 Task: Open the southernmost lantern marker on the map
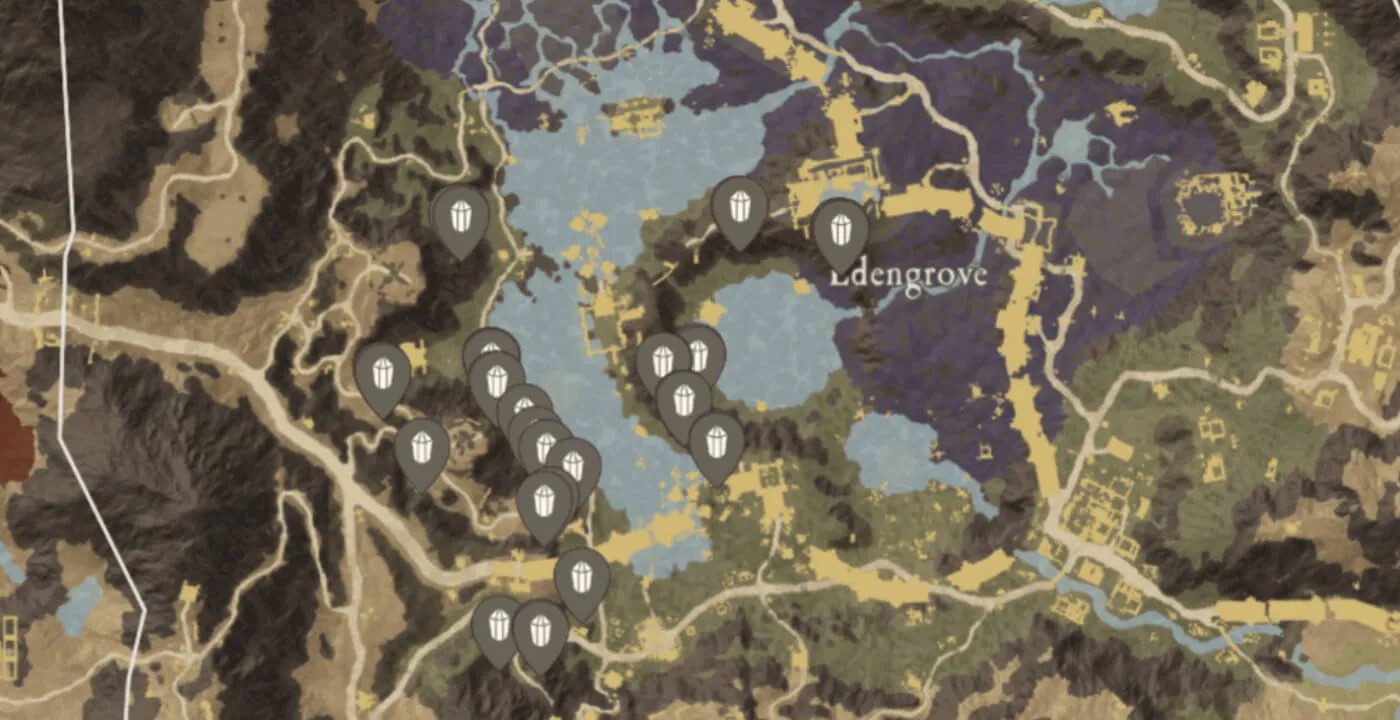pos(540,630)
